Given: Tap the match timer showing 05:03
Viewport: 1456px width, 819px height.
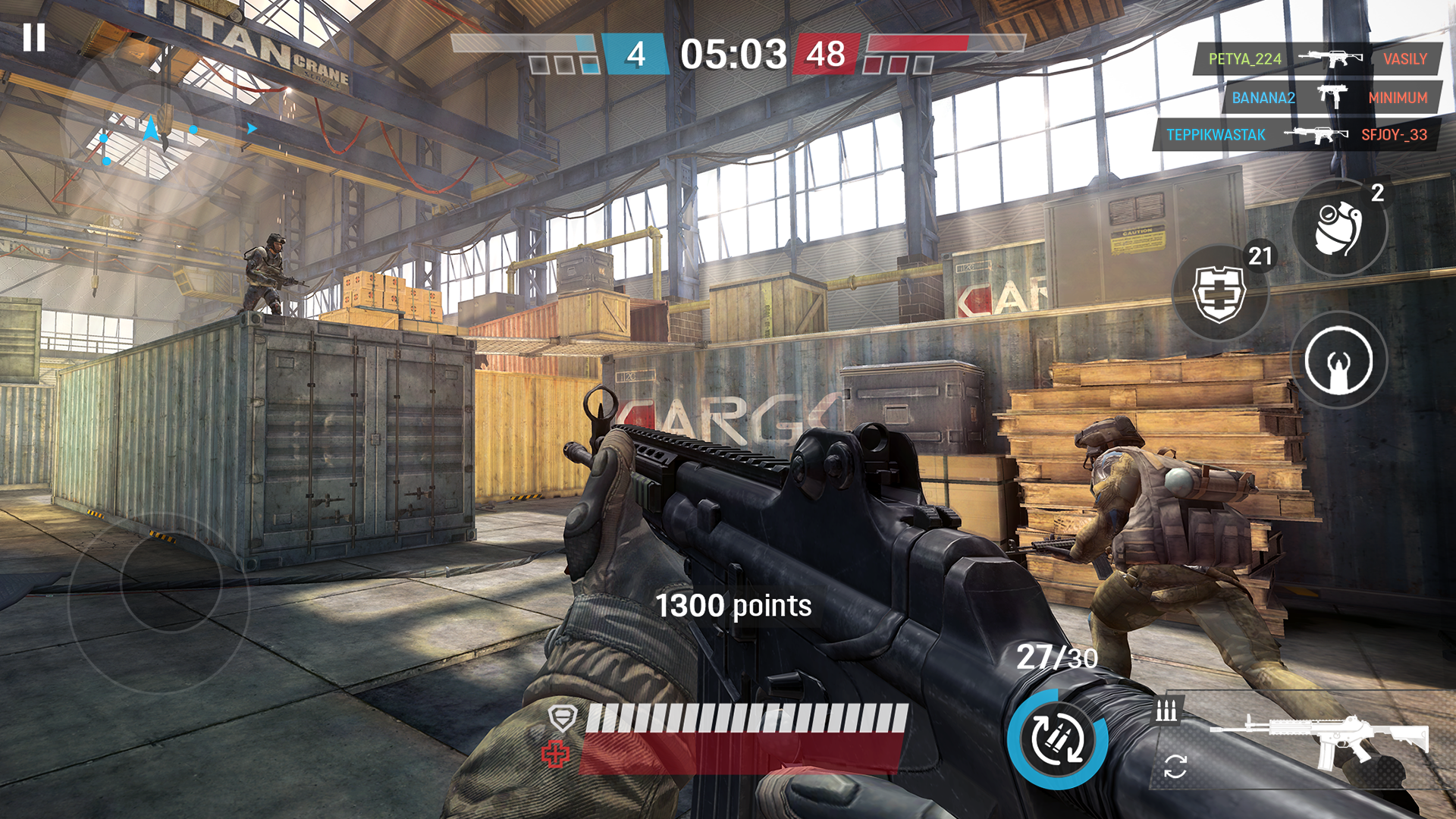Looking at the screenshot, I should click(x=733, y=54).
